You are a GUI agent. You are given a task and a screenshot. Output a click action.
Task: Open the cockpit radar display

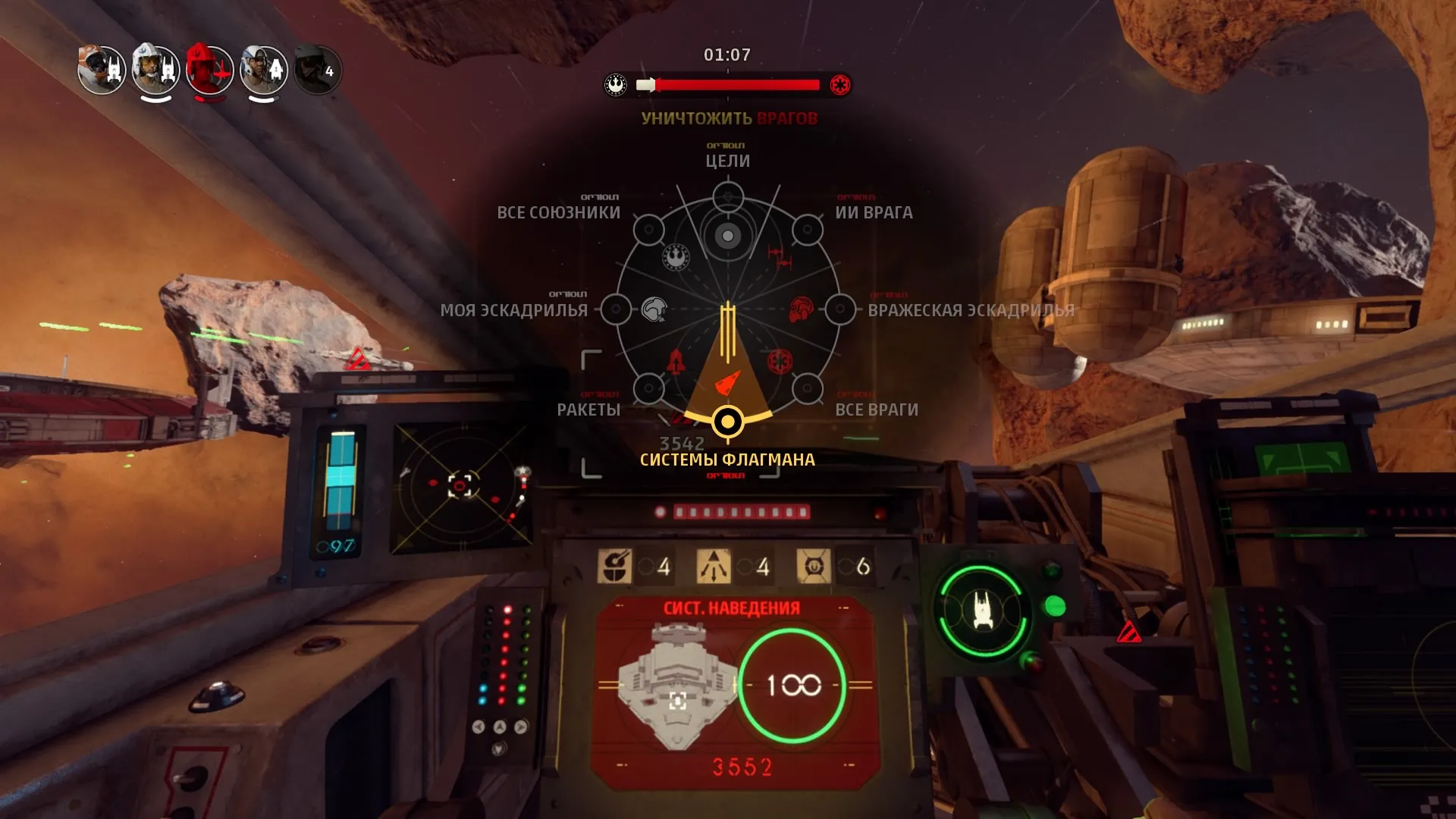461,486
